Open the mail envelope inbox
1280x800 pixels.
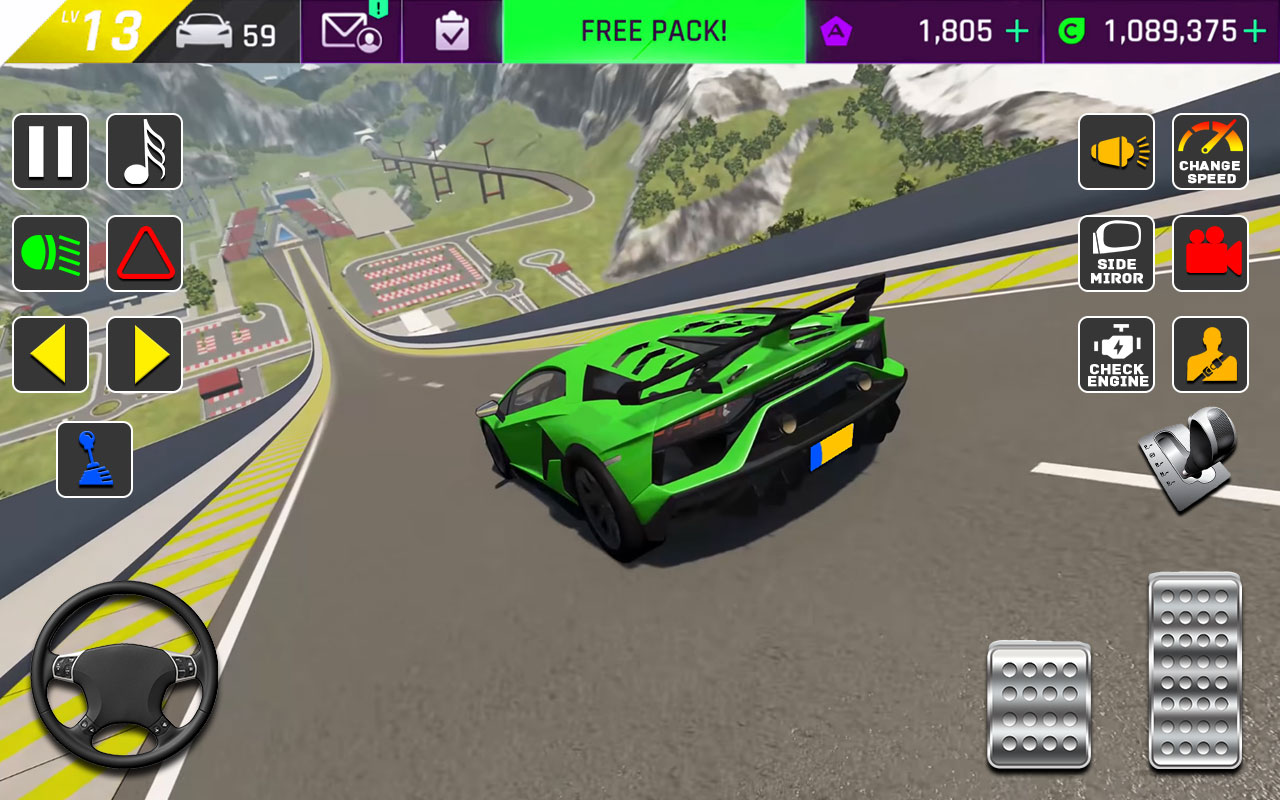tap(351, 31)
